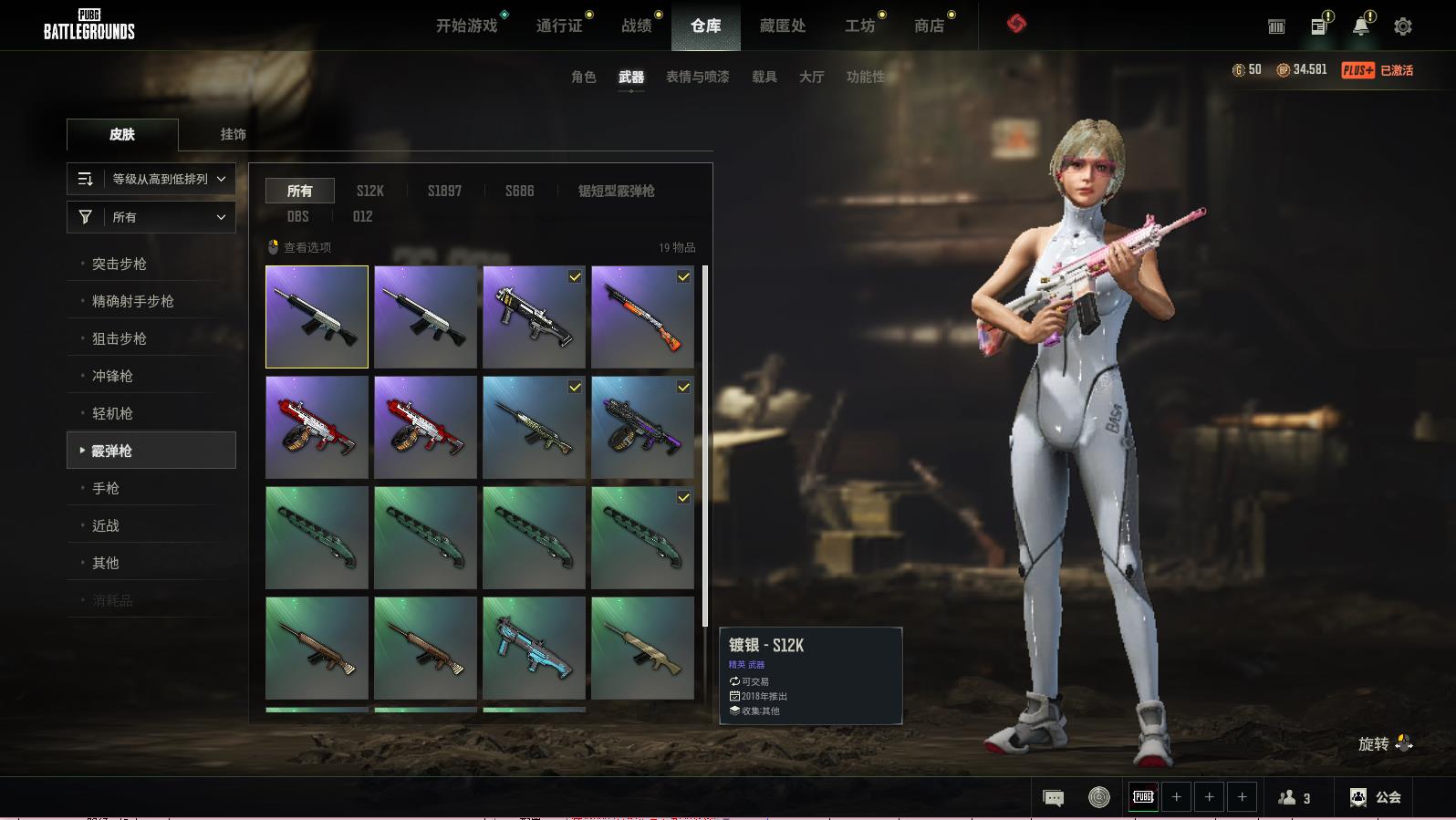
Task: Open the chat bubble icon
Action: pos(1053,798)
